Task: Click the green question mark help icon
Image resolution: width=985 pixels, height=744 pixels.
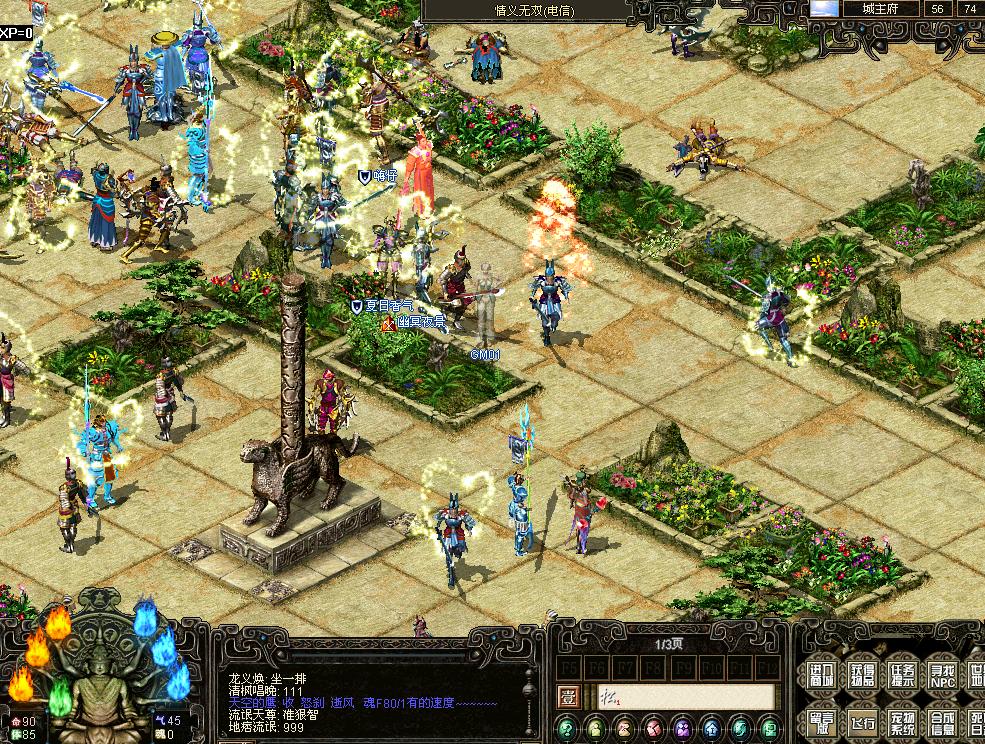Action: coord(566,728)
